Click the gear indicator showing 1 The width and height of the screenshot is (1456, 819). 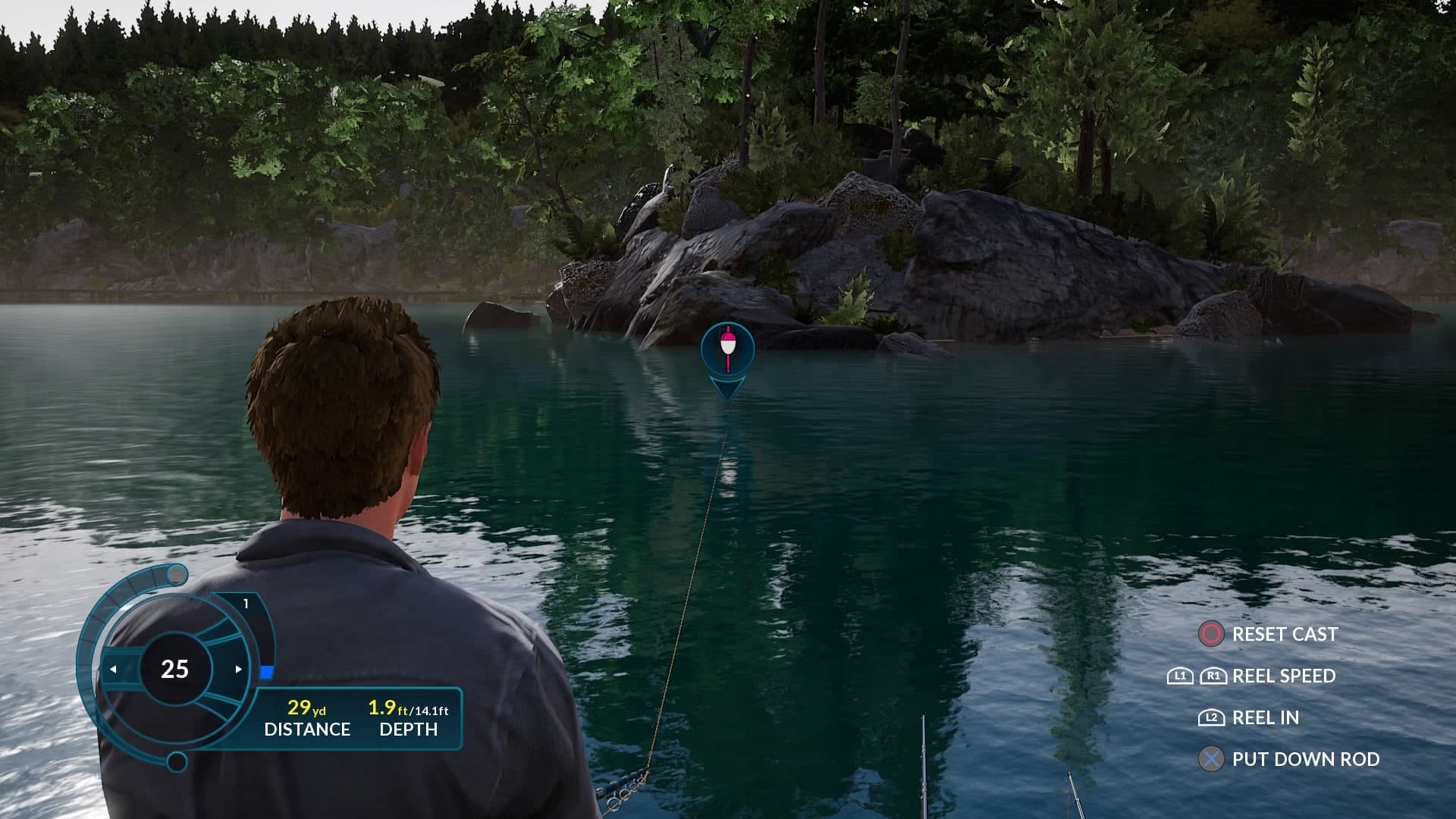246,603
